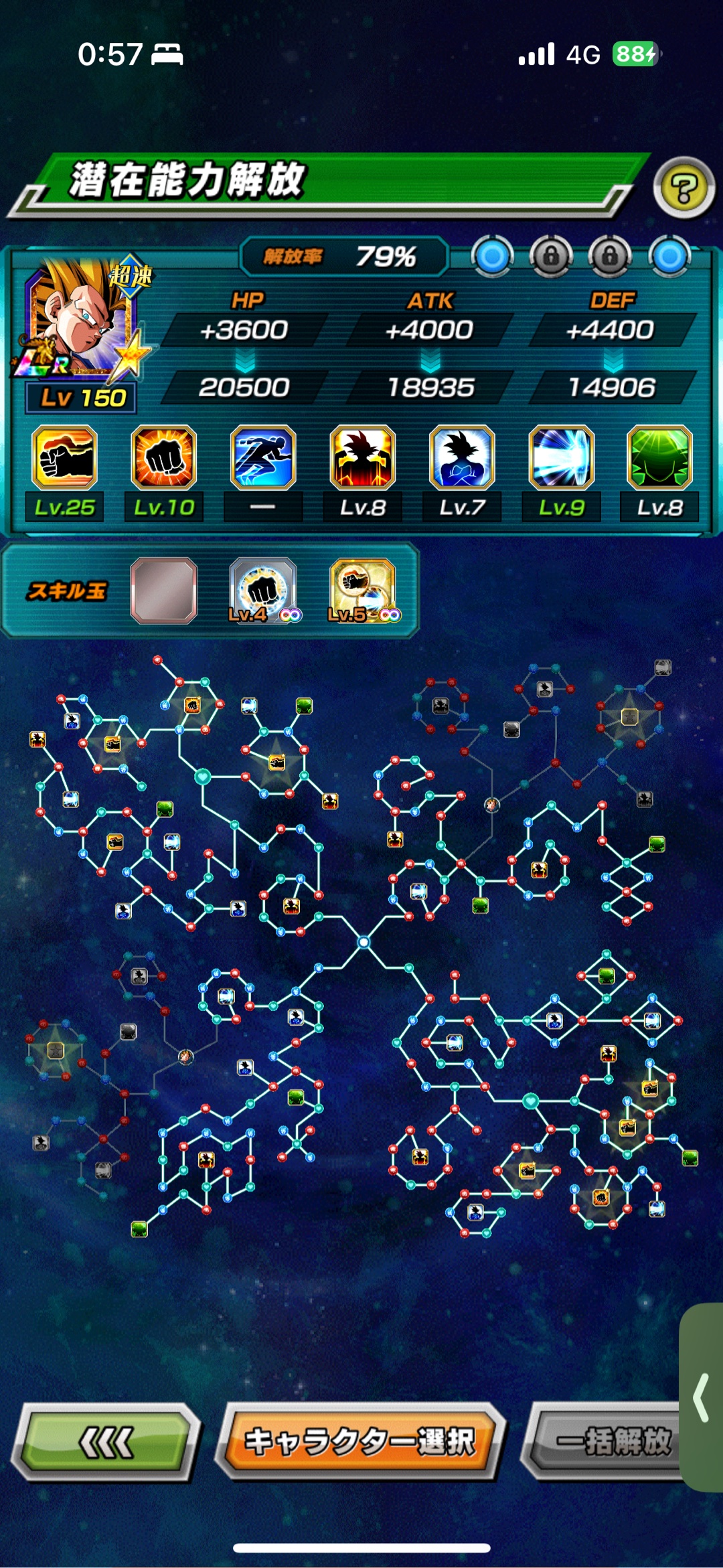The width and height of the screenshot is (723, 1568).
Task: Select the Lv.25 fist punch skill icon
Action: pyautogui.click(x=65, y=458)
